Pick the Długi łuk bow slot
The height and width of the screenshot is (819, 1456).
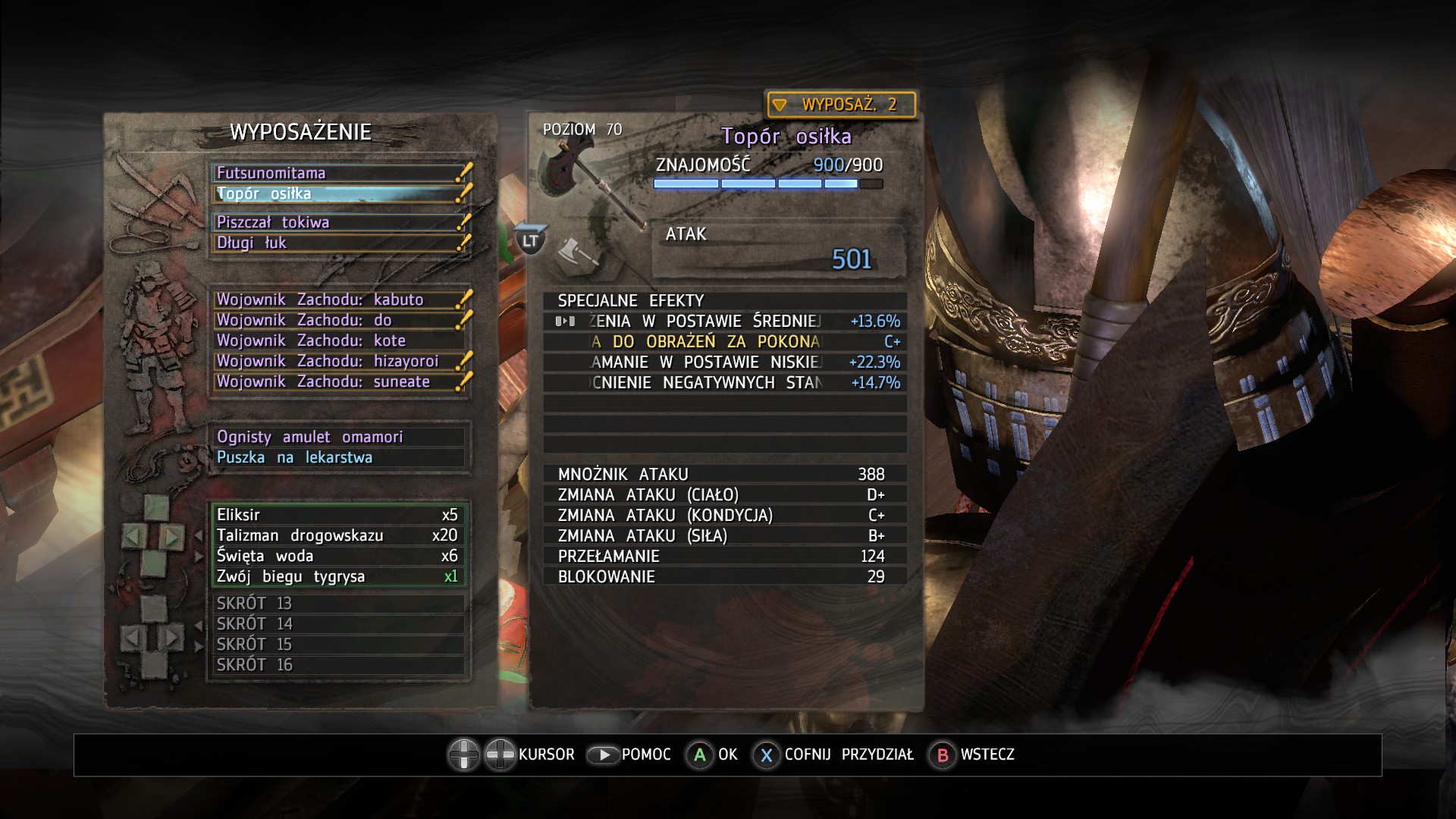(338, 243)
